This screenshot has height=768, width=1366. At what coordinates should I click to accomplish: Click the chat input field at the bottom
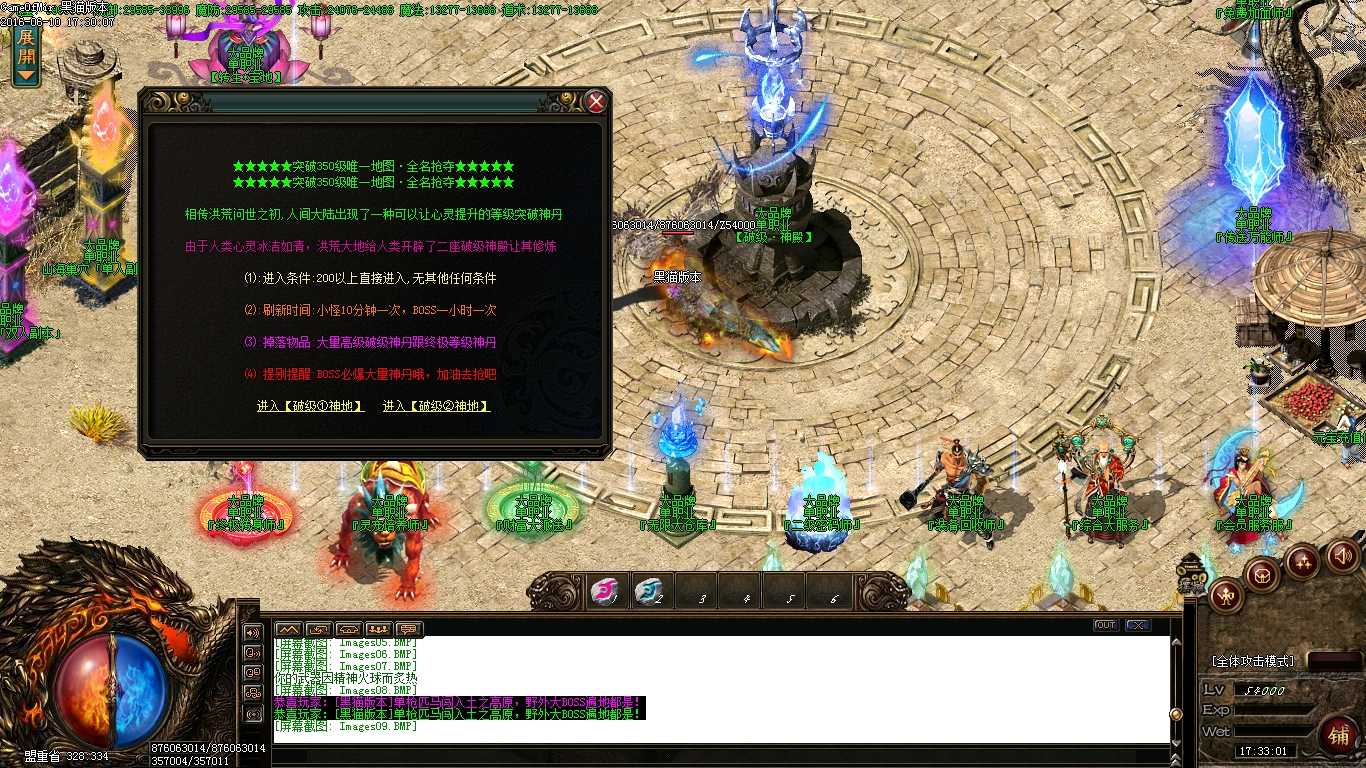coord(700,756)
